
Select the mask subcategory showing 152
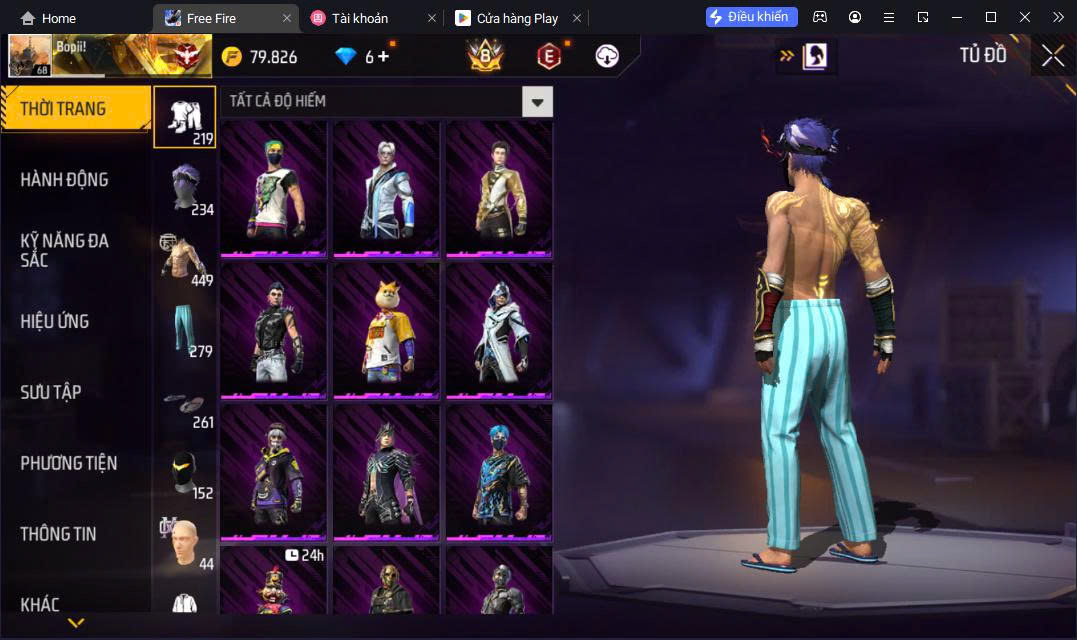coord(185,472)
